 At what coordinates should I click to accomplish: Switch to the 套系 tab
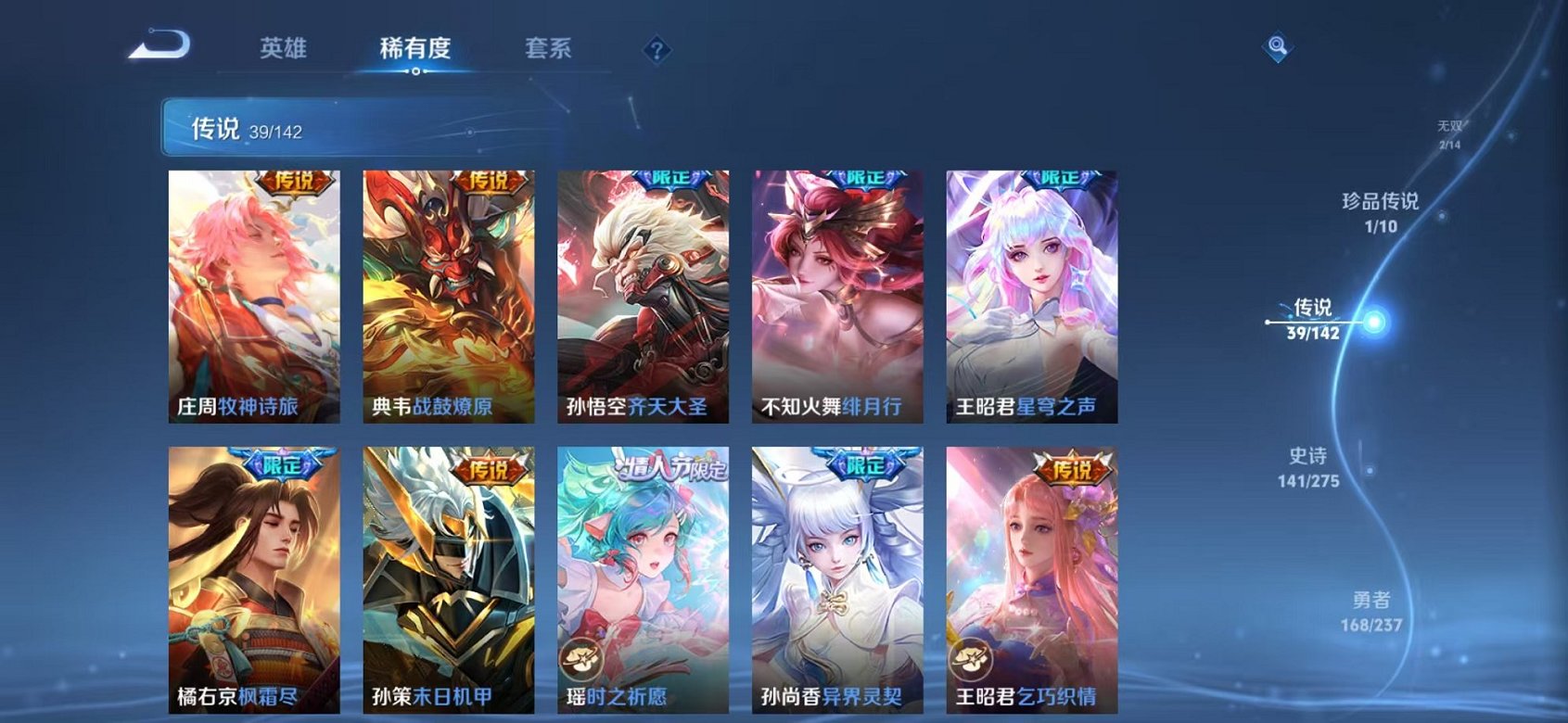[x=550, y=48]
